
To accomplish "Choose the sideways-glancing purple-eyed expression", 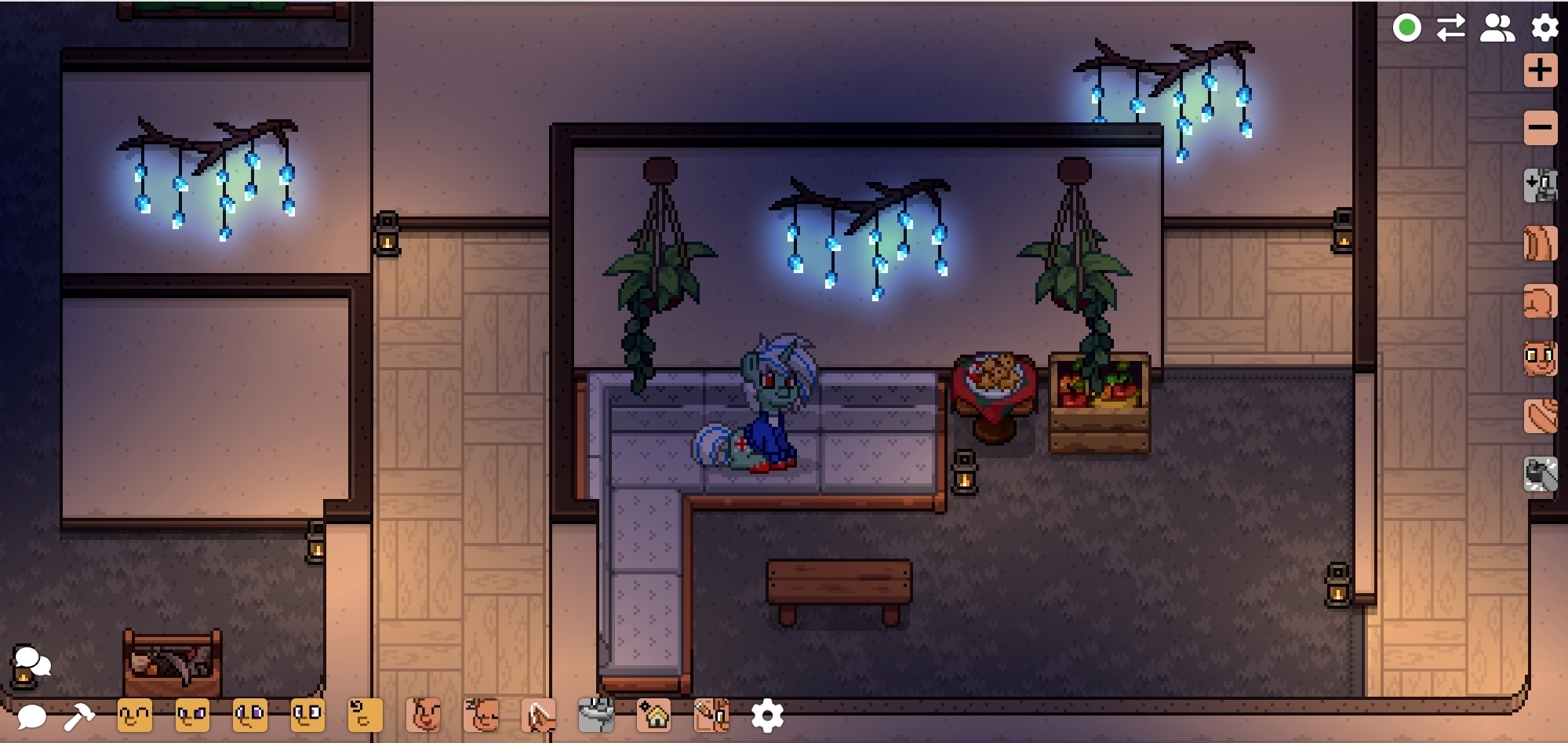I will [250, 716].
